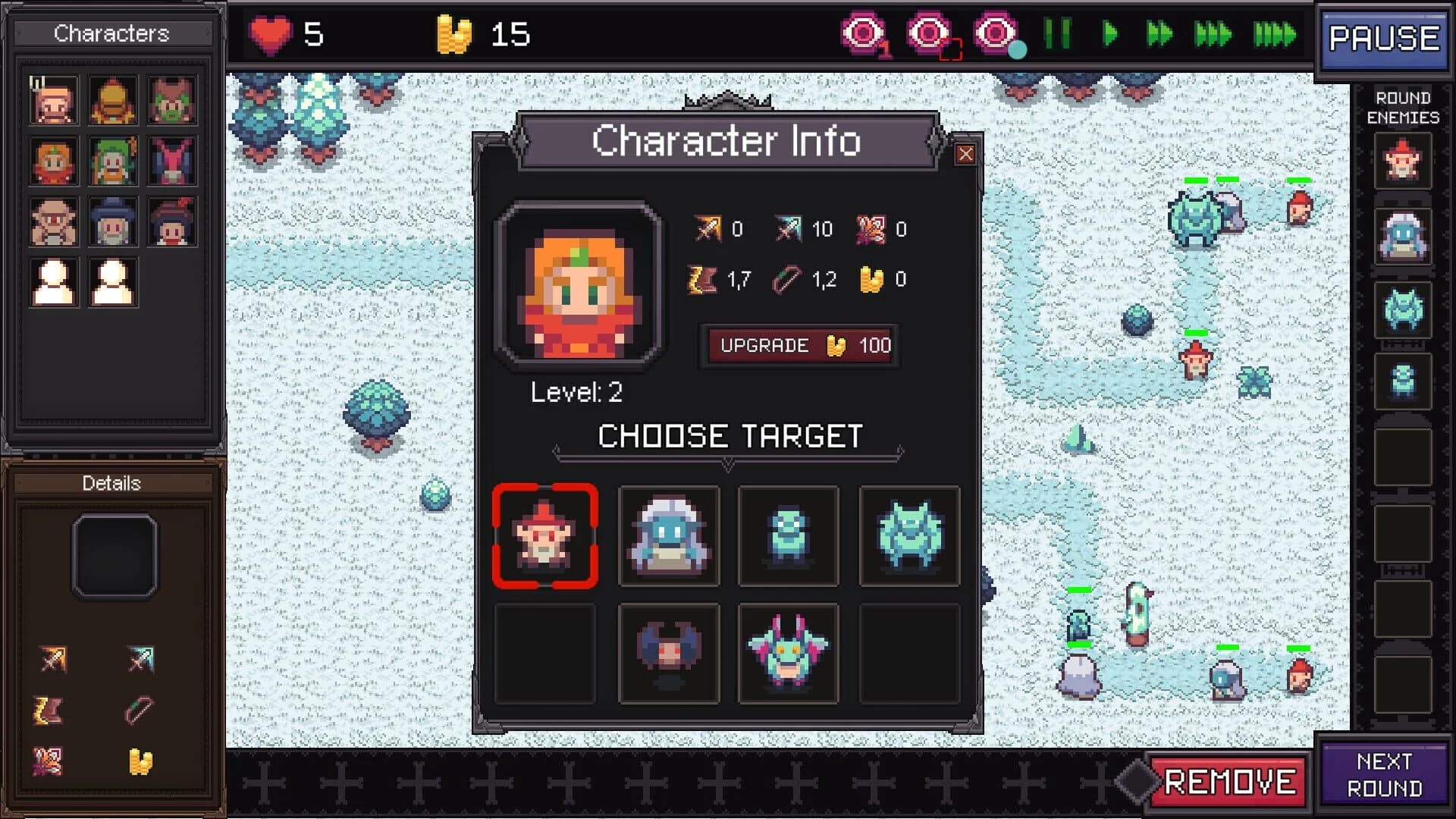Select the armored ice golem target
Viewport: 1456px width, 819px height.
[909, 536]
